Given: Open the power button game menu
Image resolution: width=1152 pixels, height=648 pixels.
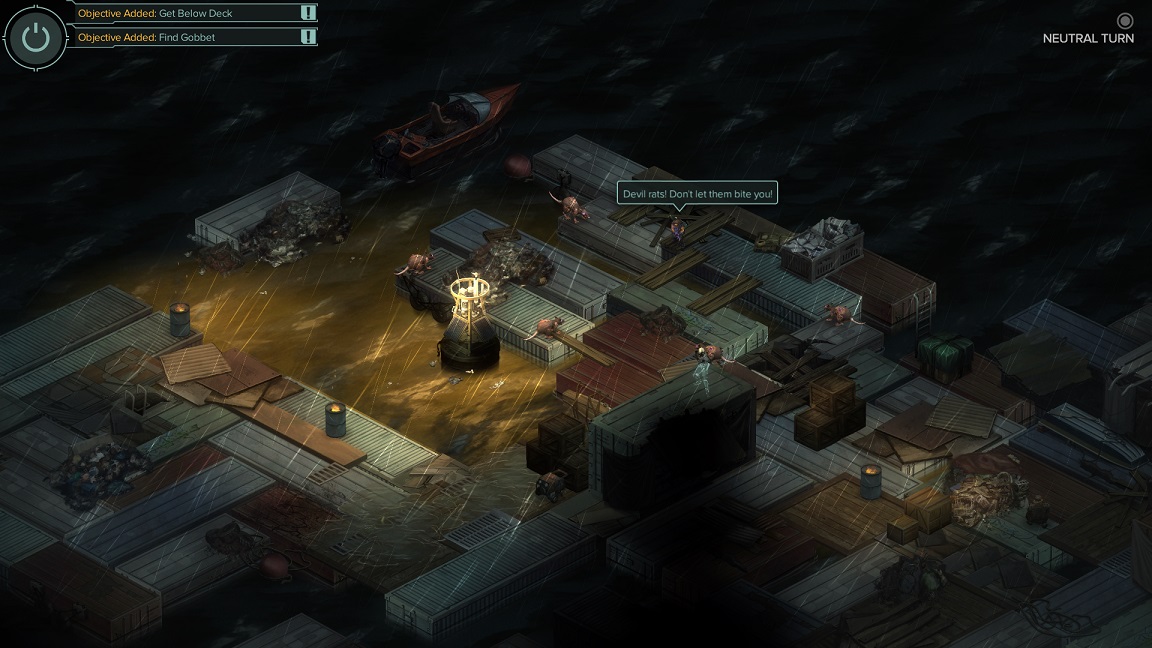Looking at the screenshot, I should click(x=36, y=38).
